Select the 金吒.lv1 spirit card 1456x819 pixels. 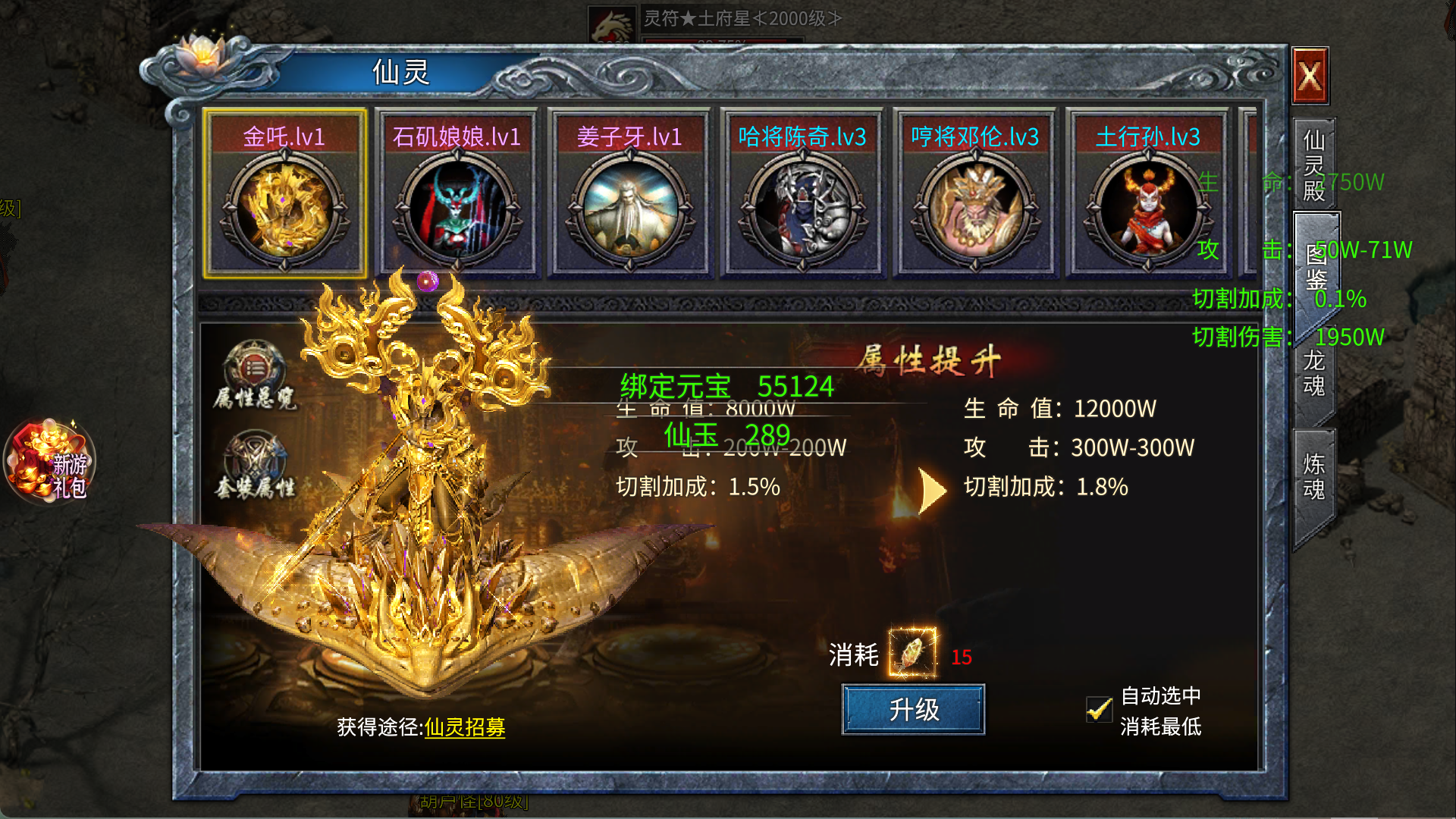click(x=284, y=193)
